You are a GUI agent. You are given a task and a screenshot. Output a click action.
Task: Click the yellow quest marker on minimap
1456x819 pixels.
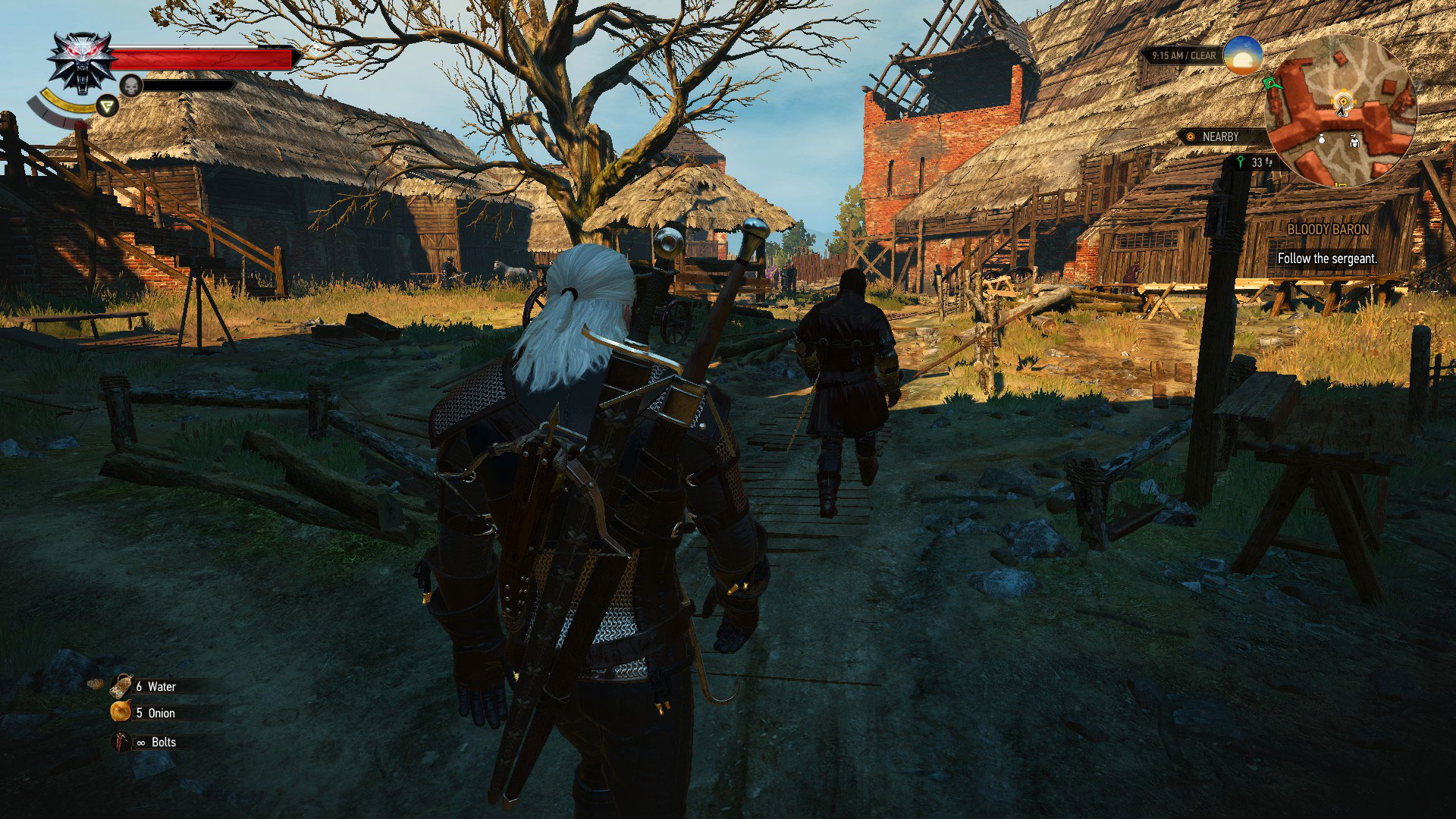pyautogui.click(x=1344, y=99)
